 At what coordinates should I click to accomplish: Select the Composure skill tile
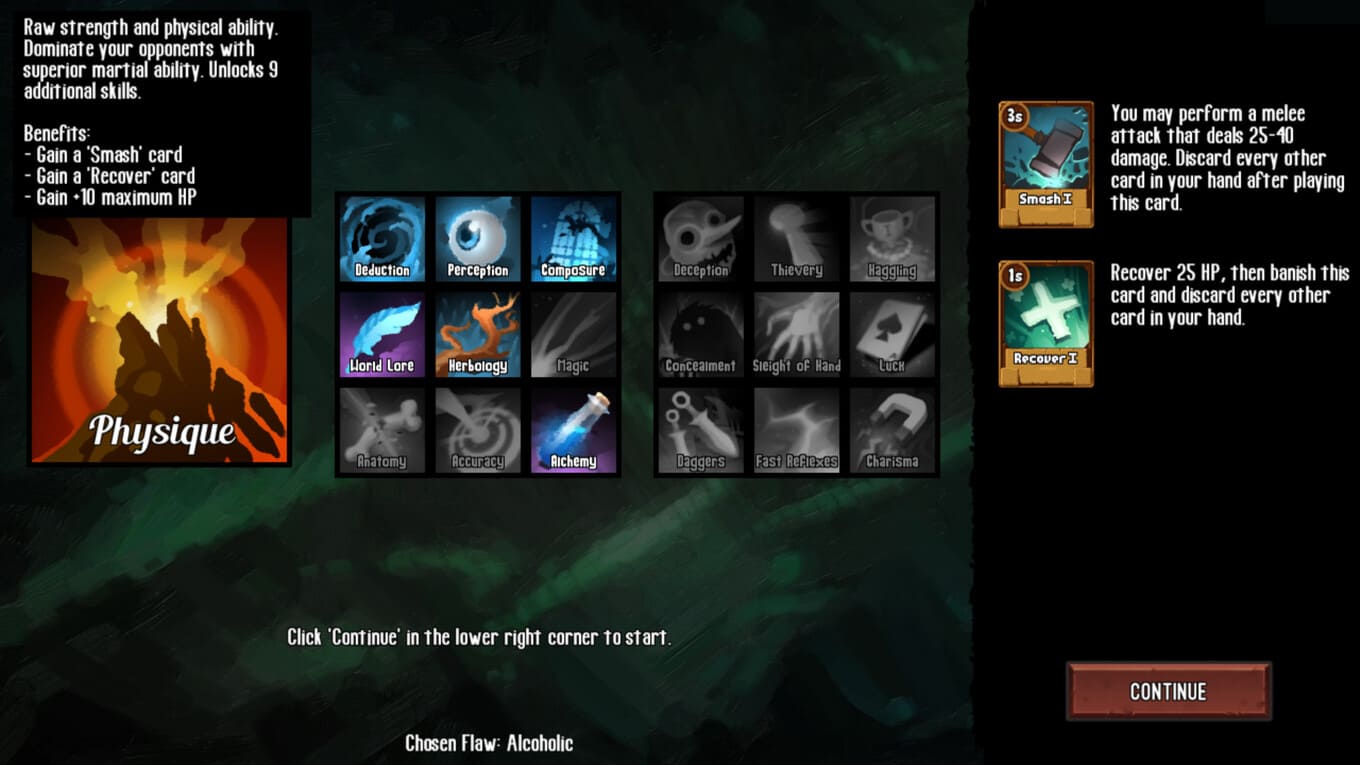tap(573, 239)
